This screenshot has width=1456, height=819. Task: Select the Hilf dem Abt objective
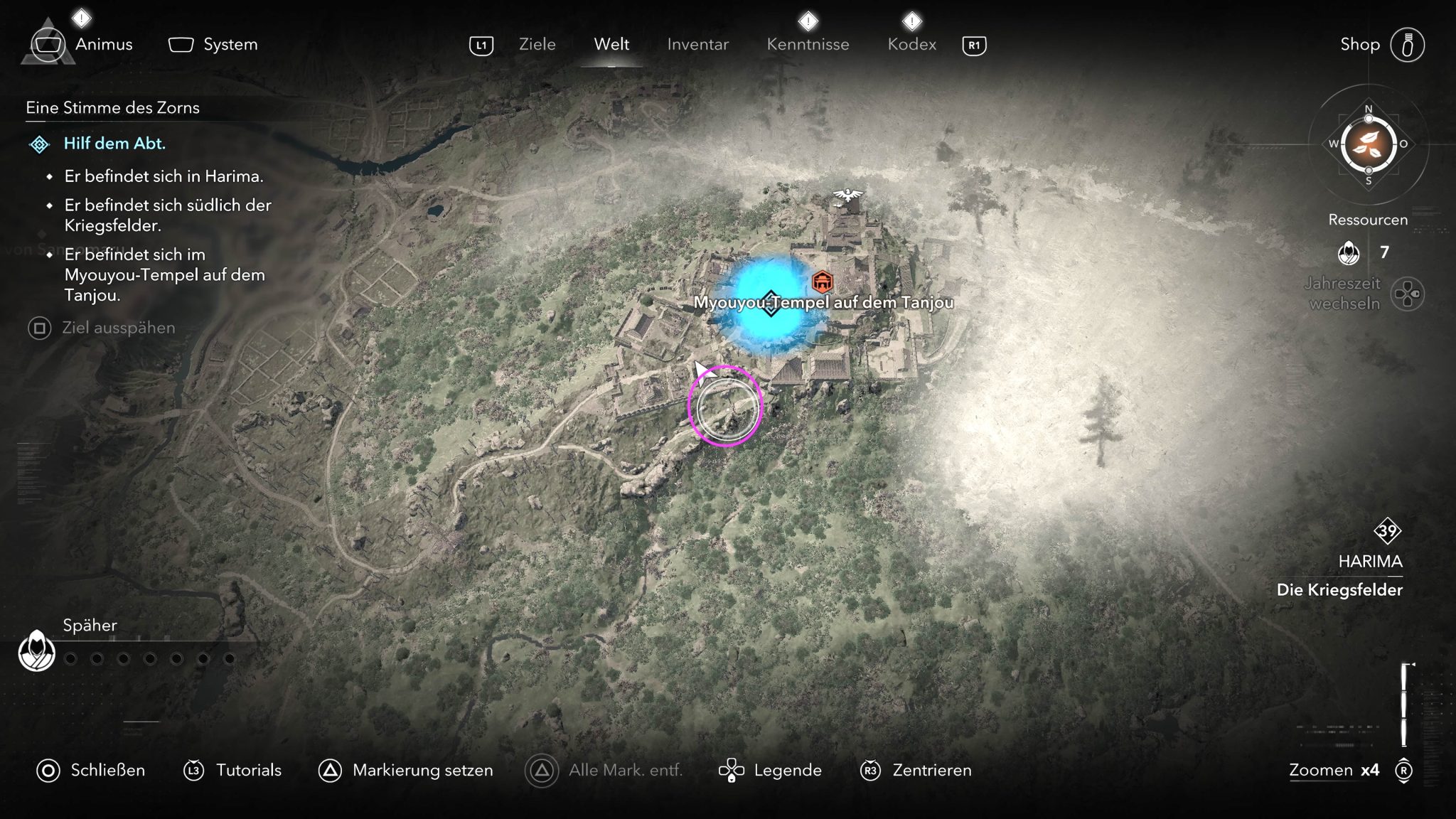pos(114,144)
